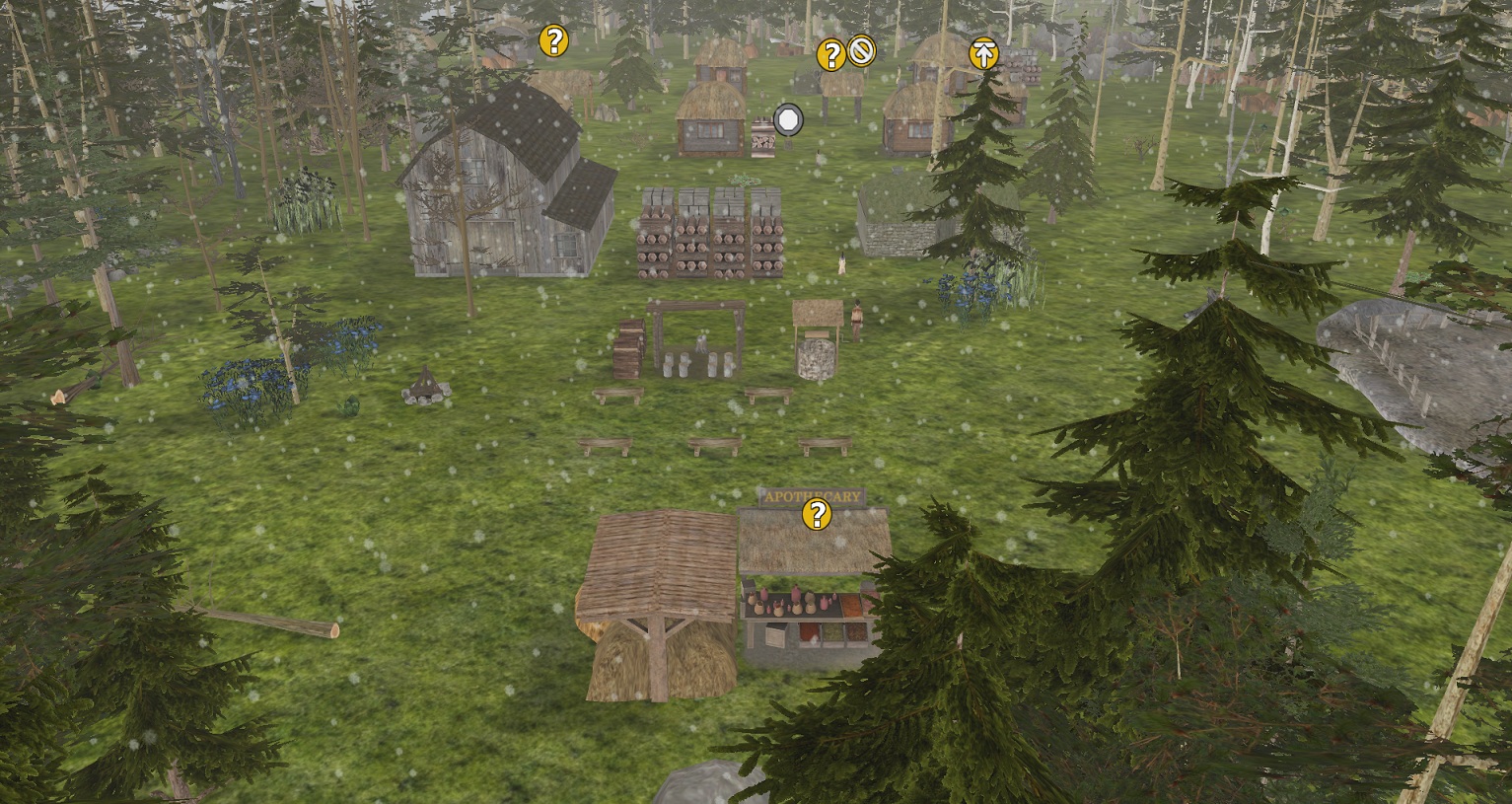Select the yellow prohibited-sign building marker

pyautogui.click(x=861, y=49)
